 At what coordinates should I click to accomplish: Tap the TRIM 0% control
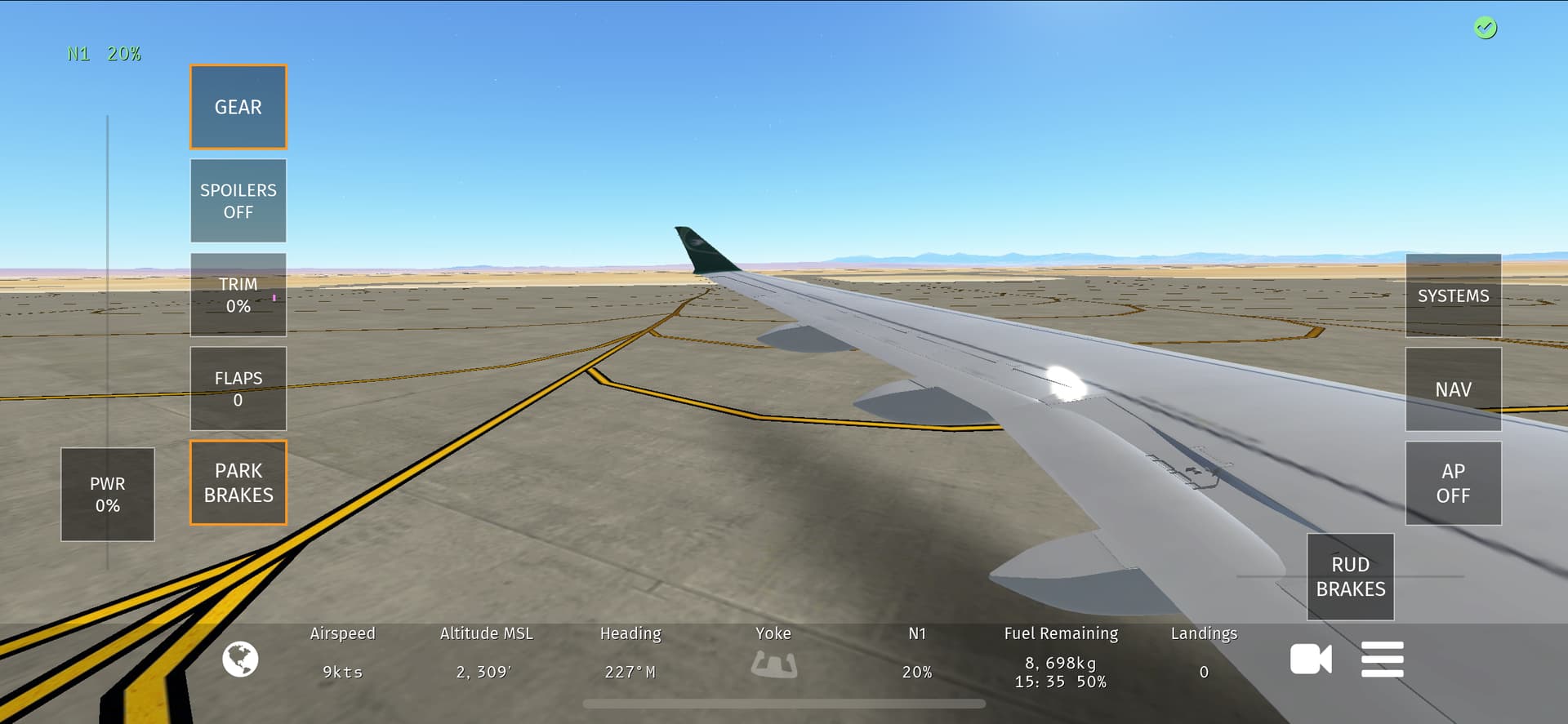238,295
